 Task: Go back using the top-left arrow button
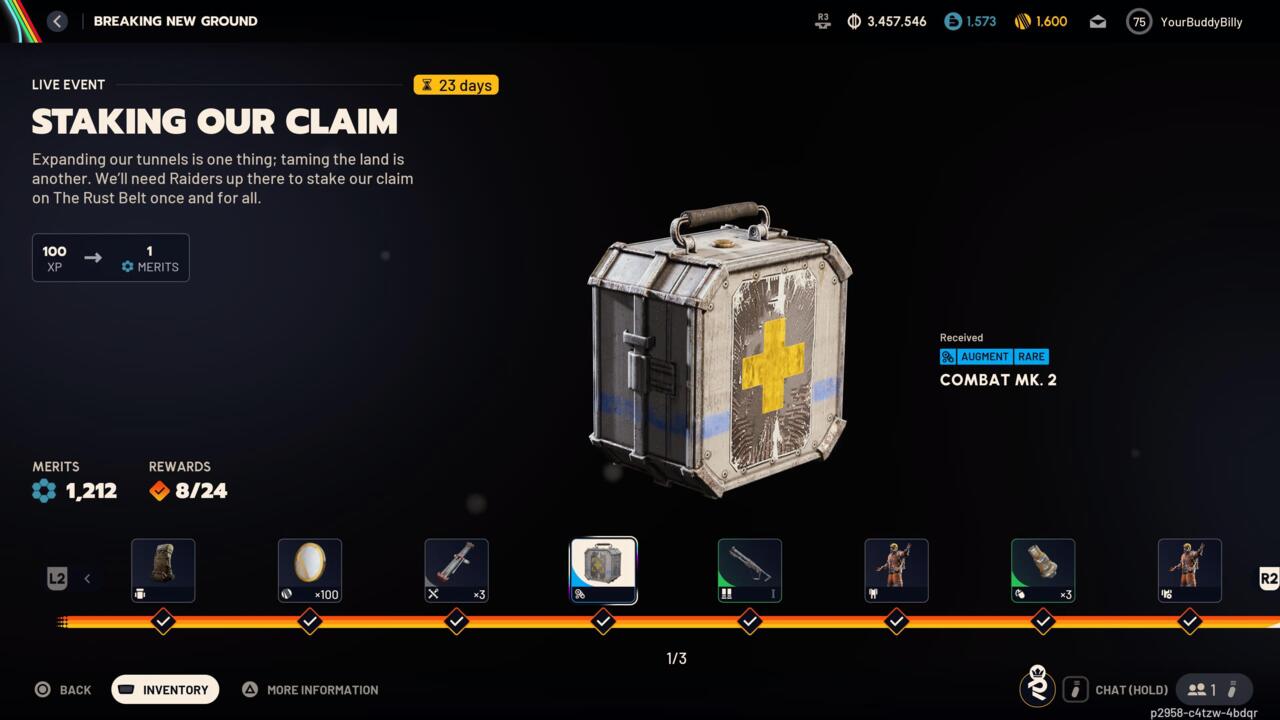(x=57, y=21)
